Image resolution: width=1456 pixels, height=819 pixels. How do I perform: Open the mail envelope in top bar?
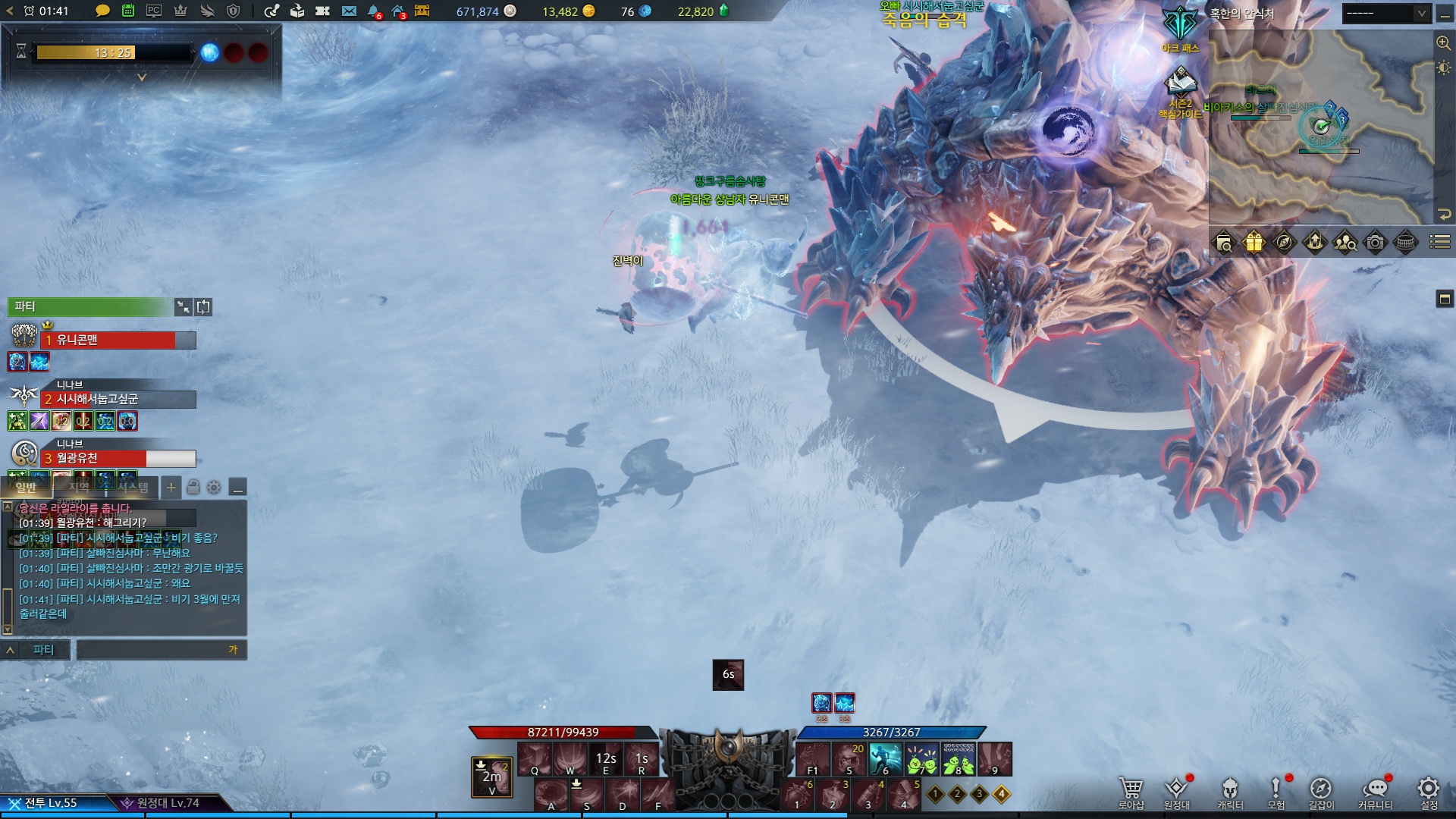point(349,11)
